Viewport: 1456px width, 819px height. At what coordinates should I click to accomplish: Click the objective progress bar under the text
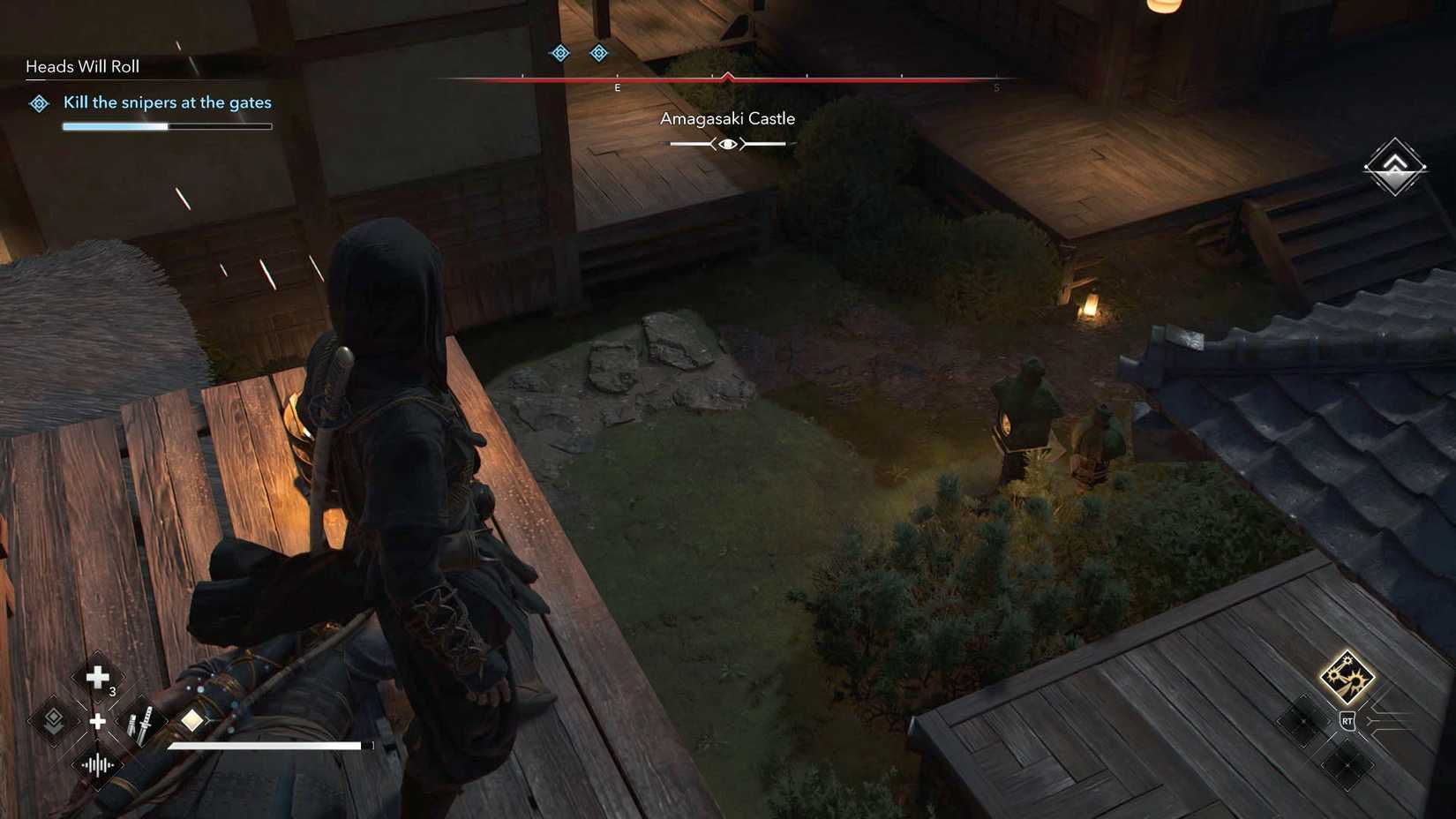point(167,126)
